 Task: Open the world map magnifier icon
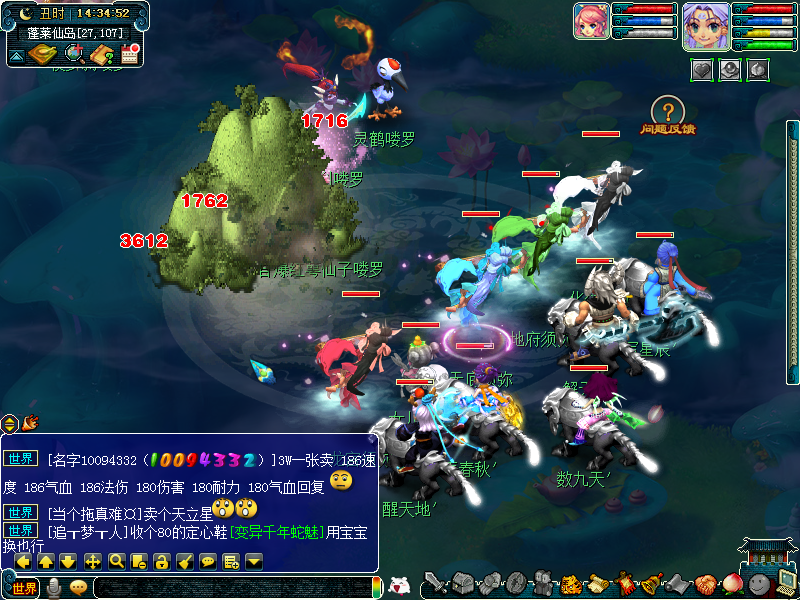pyautogui.click(x=75, y=55)
